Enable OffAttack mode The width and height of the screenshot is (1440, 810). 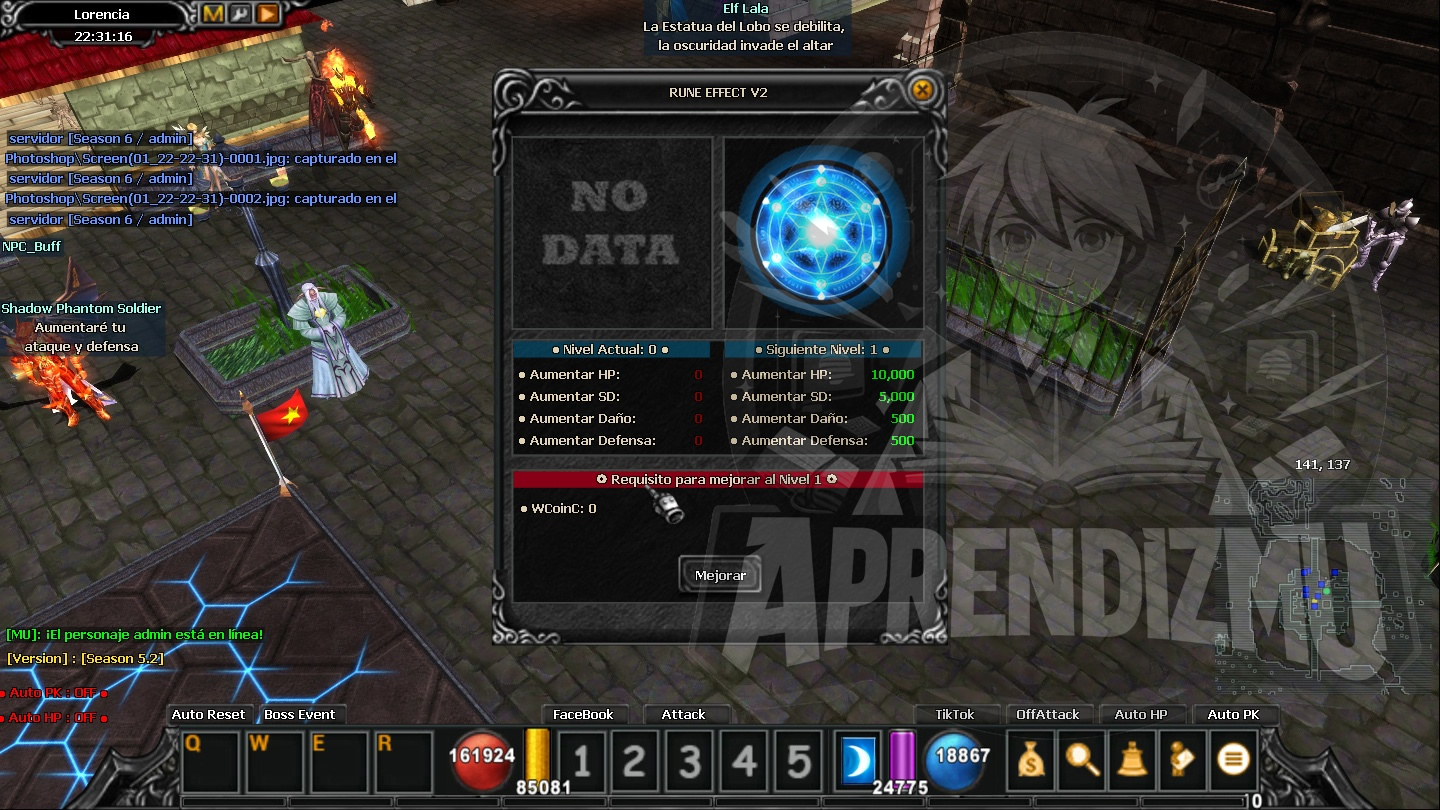click(1048, 714)
